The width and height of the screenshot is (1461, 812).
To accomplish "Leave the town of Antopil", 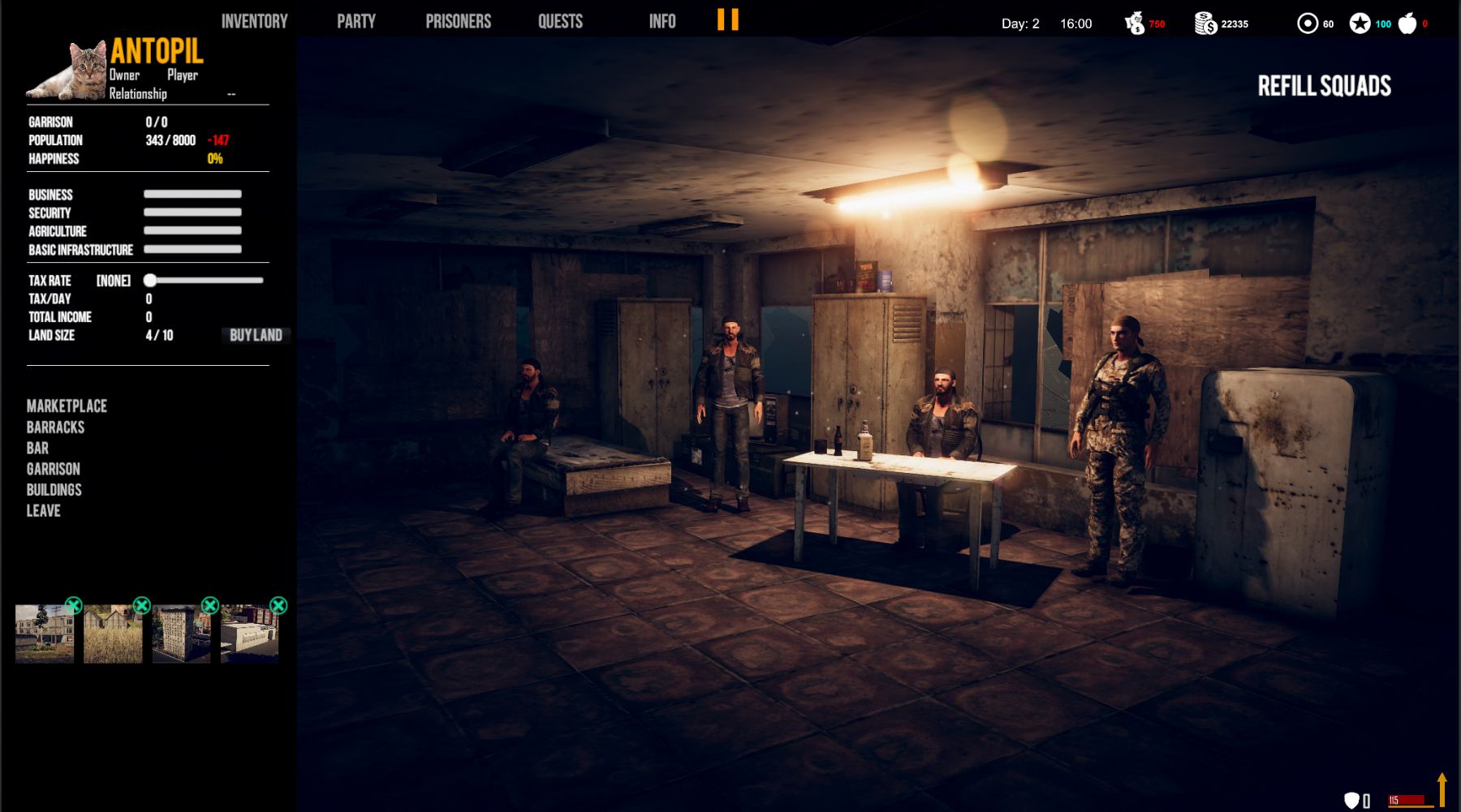I will click(43, 511).
